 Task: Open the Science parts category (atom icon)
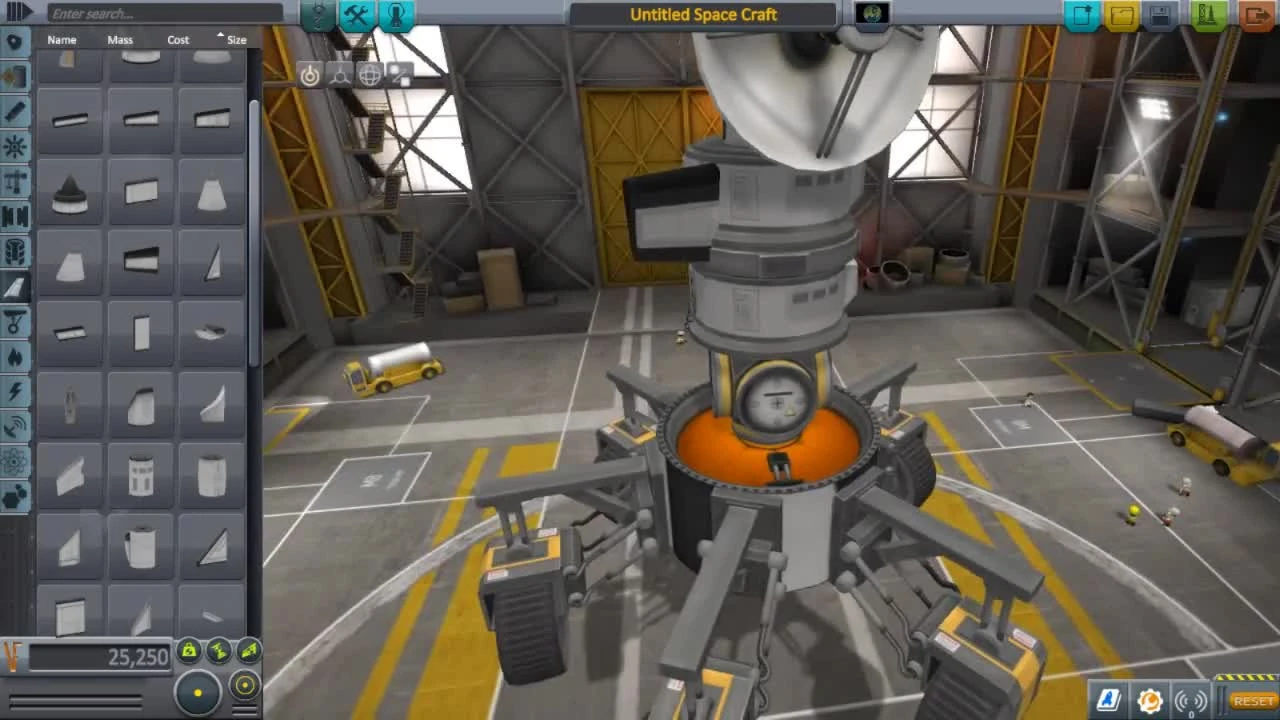14,463
